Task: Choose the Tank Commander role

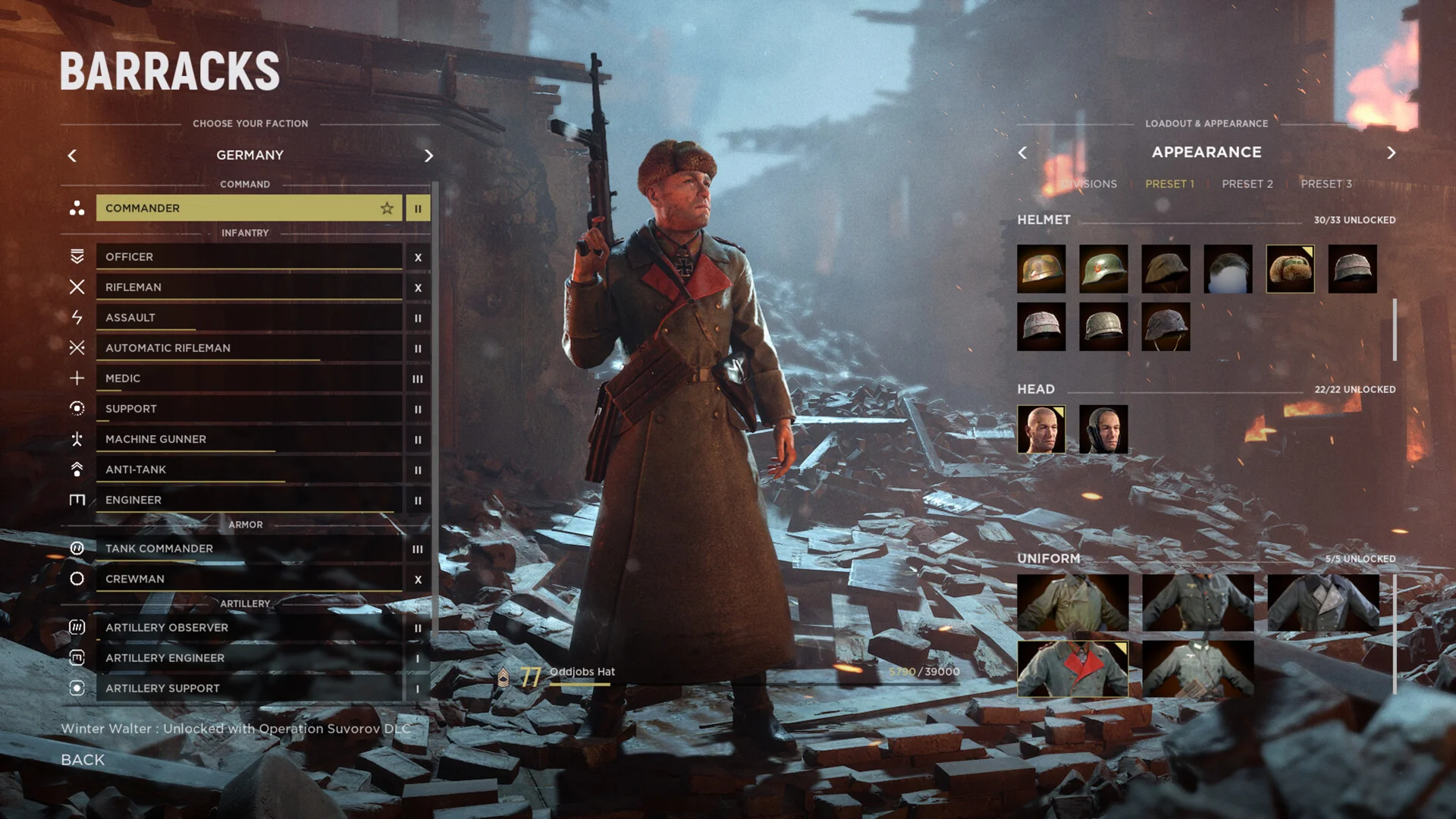Action: click(249, 548)
